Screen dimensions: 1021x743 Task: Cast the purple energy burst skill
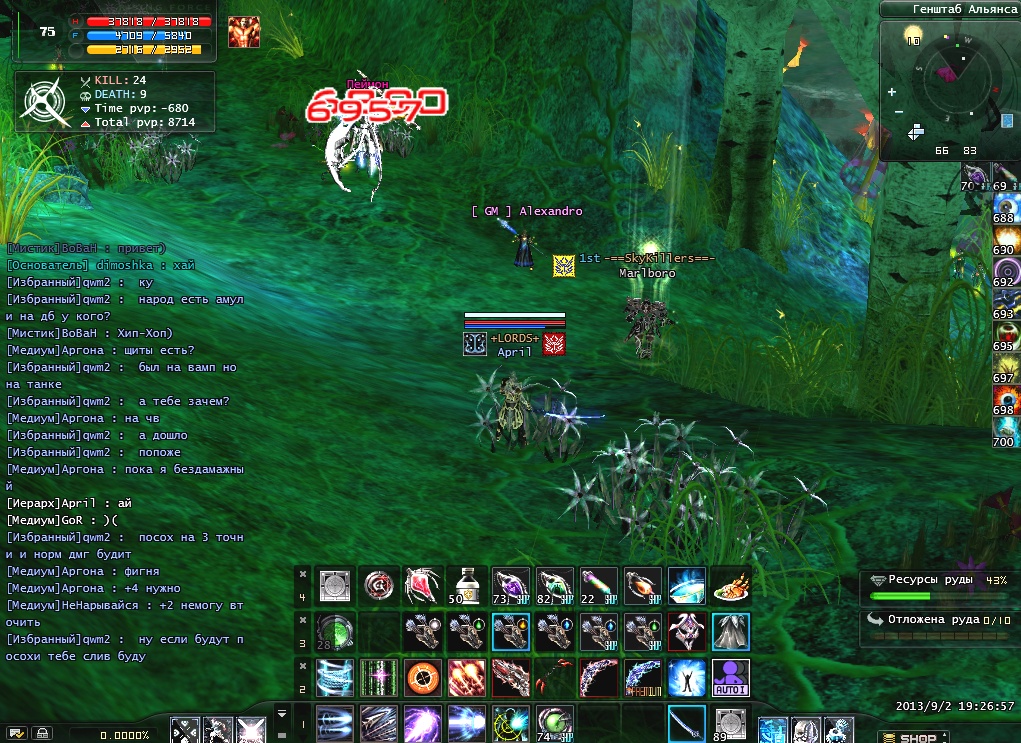pyautogui.click(x=423, y=723)
